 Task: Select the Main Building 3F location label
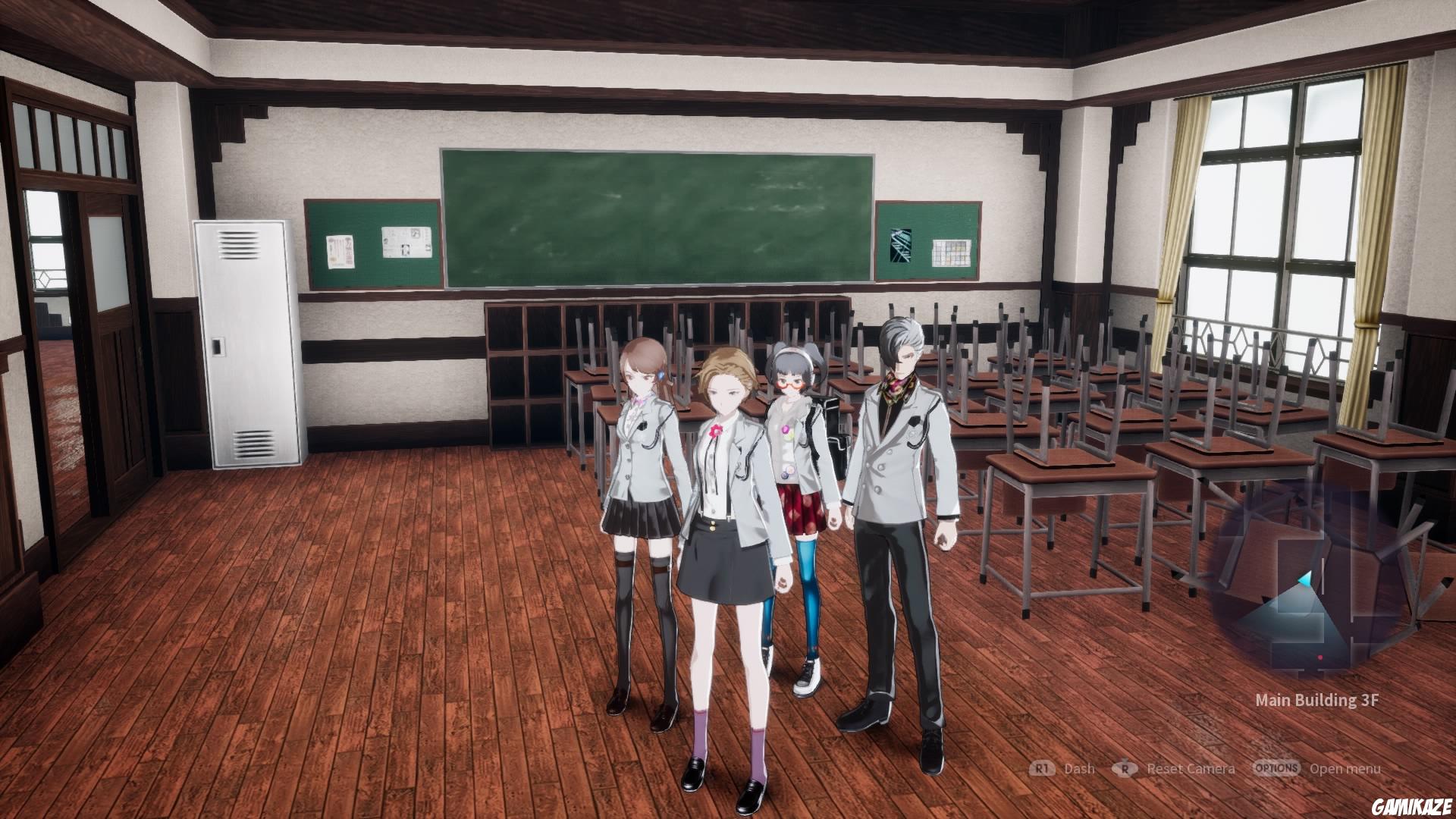point(1317,699)
